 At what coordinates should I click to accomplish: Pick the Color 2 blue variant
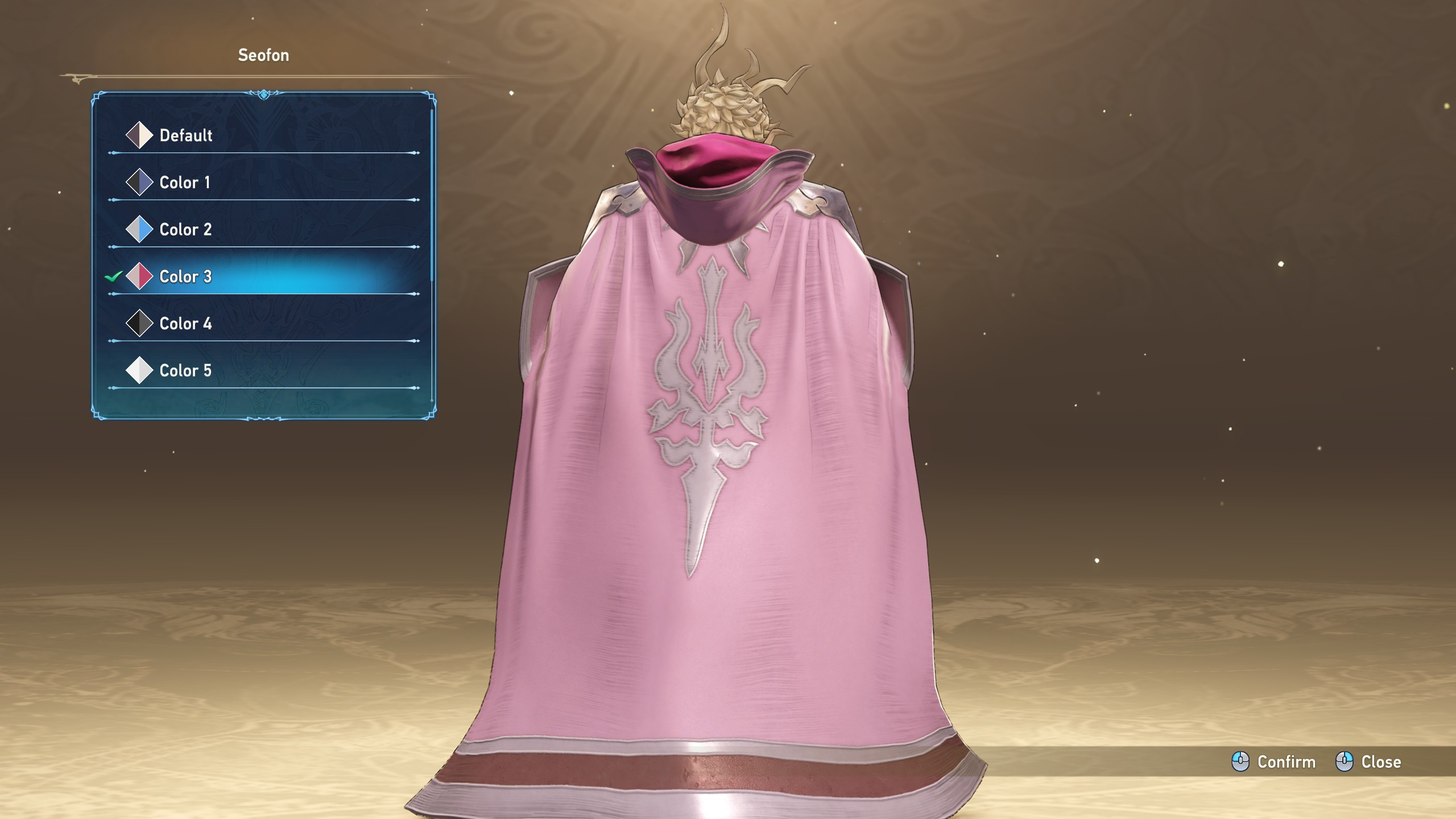(185, 230)
